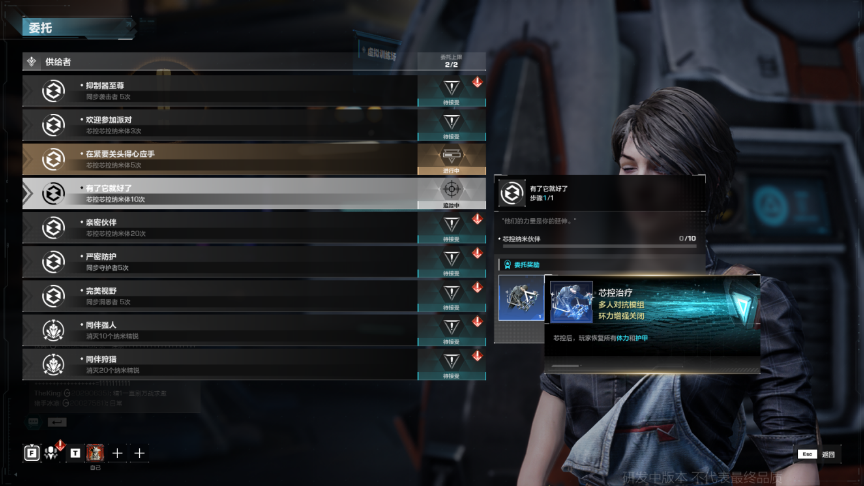Open the 同伴强人 commission
Image resolution: width=864 pixels, height=486 pixels.
pyautogui.click(x=220, y=329)
